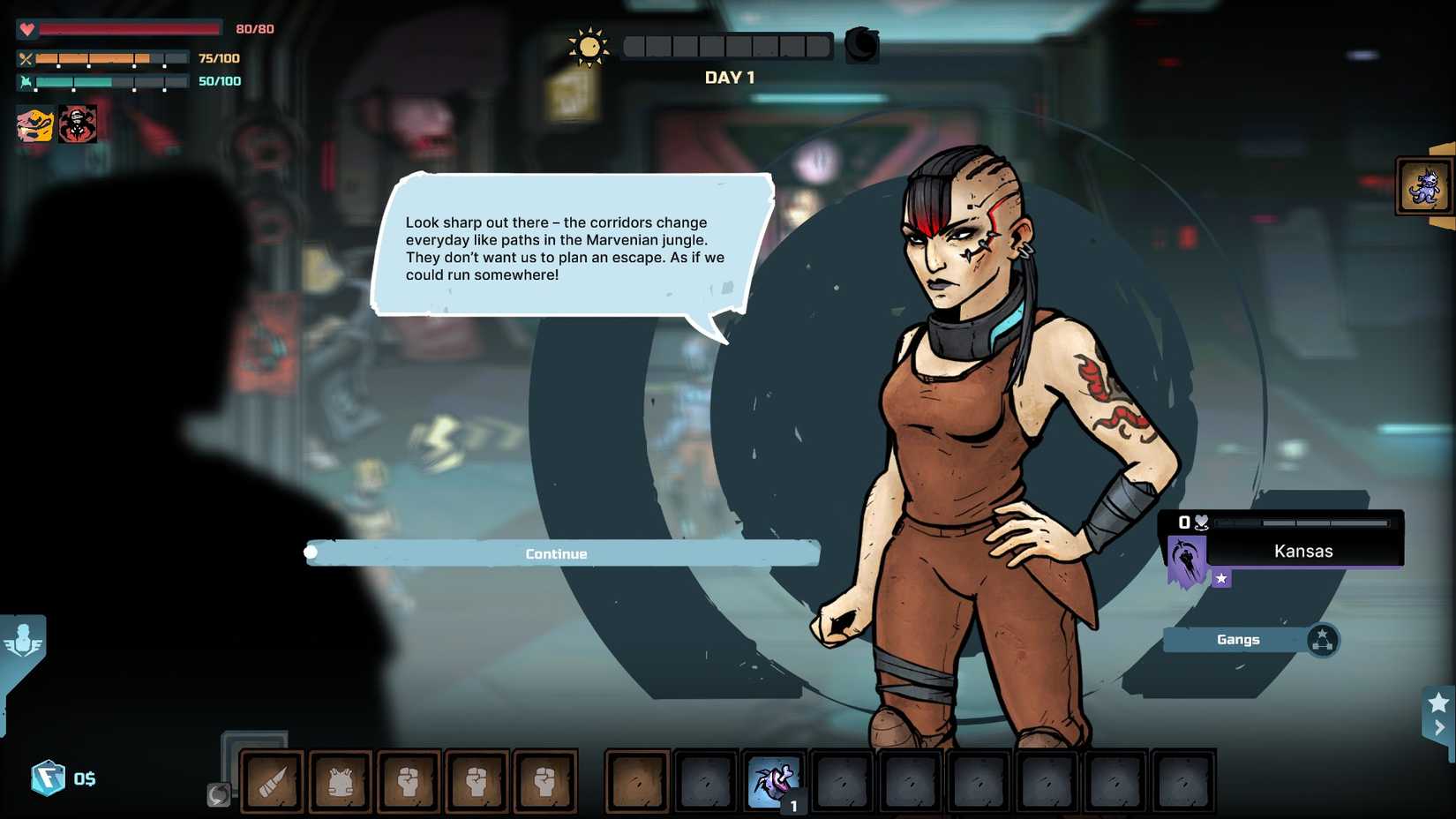Click the swap equipment set button

[x=218, y=794]
